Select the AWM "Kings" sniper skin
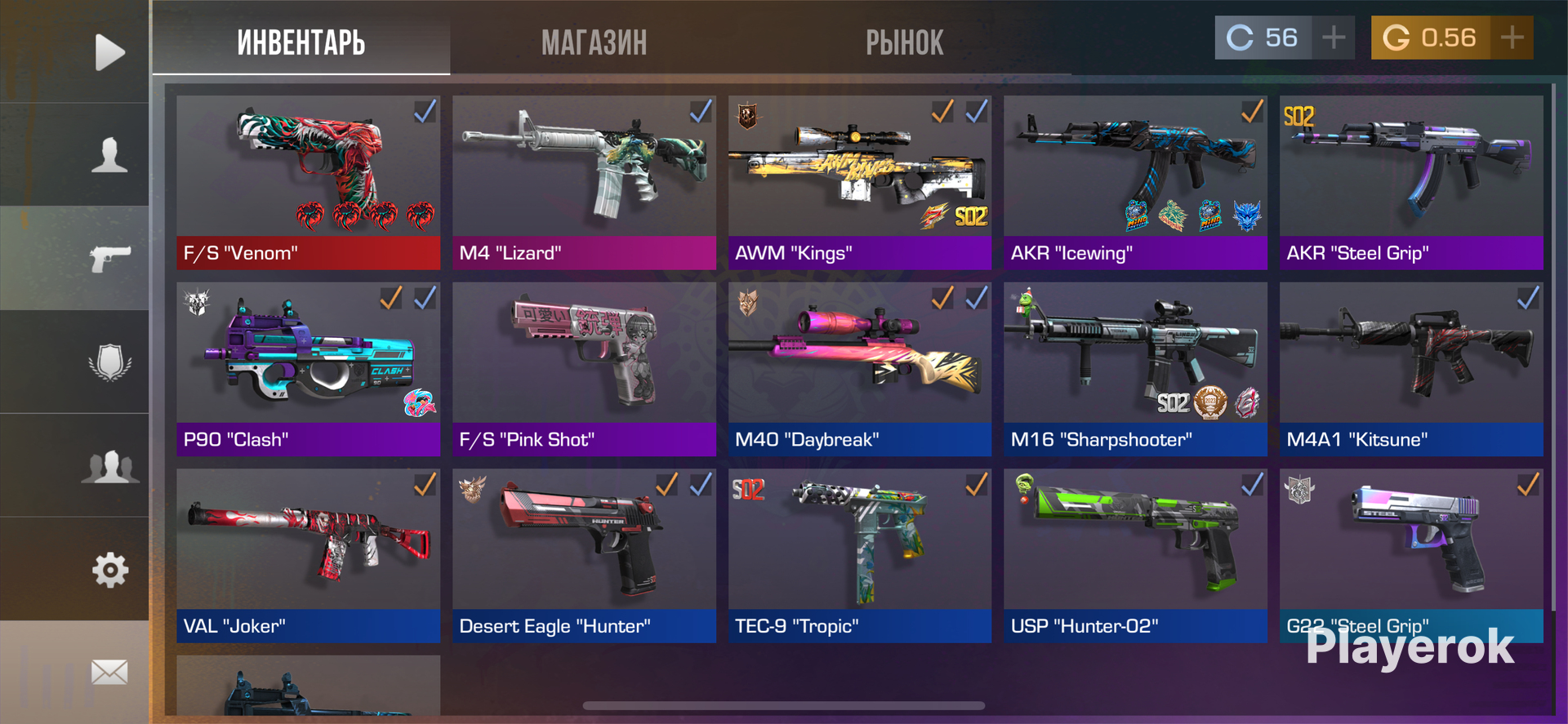 tap(859, 182)
